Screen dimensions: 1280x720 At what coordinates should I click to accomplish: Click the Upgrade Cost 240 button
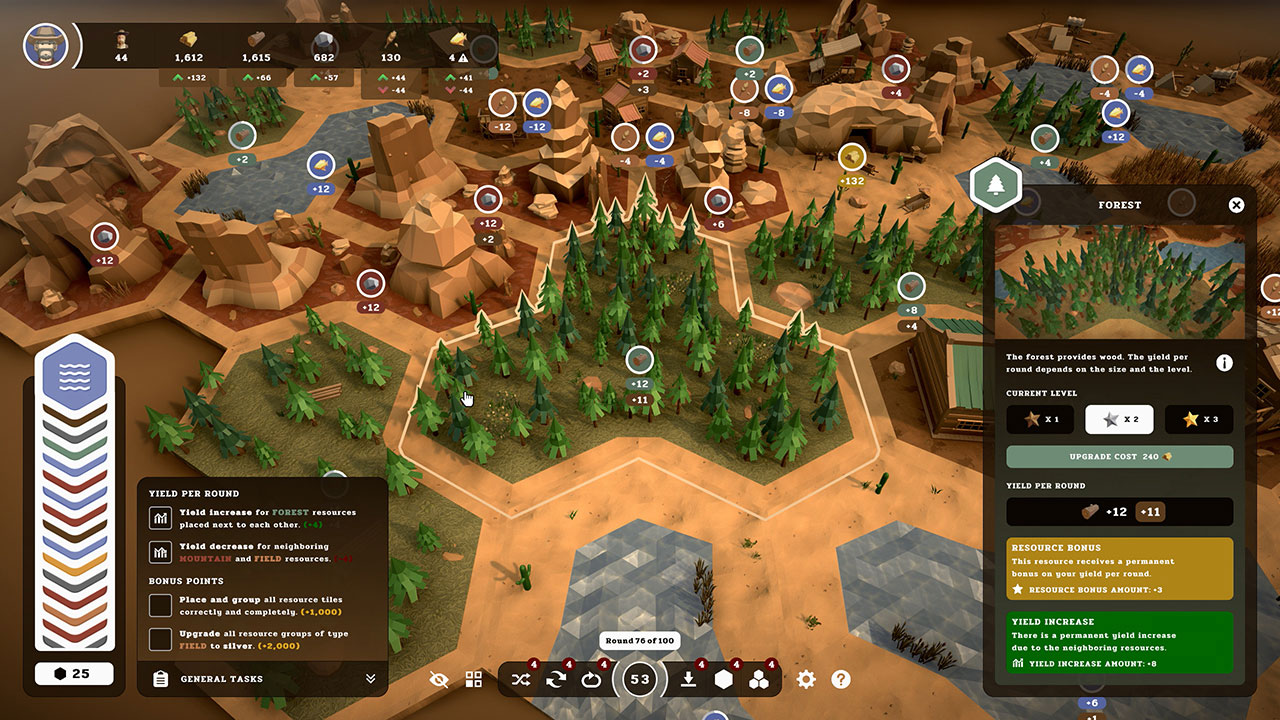1119,456
